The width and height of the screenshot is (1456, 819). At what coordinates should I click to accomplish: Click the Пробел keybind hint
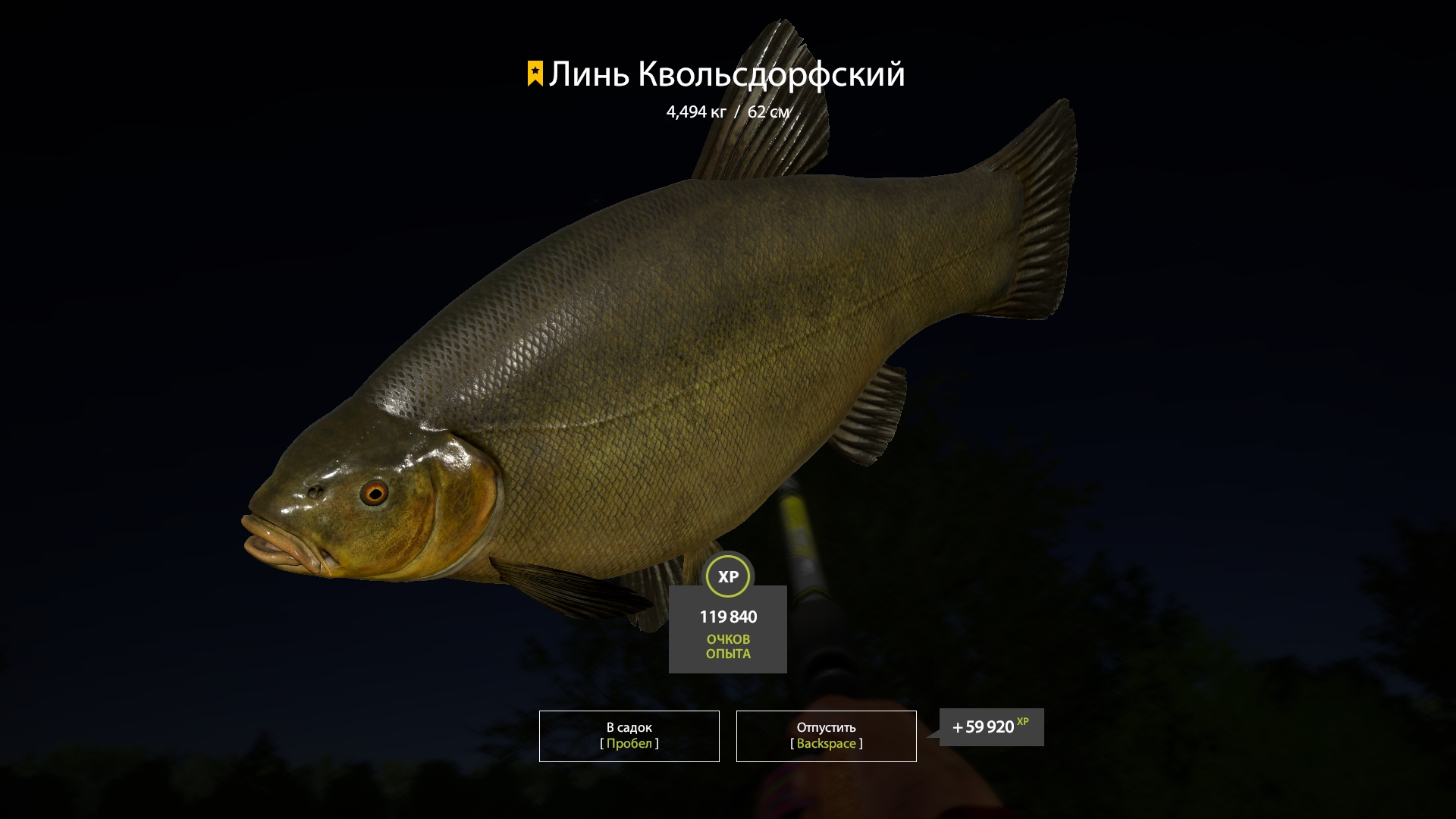pos(628,744)
